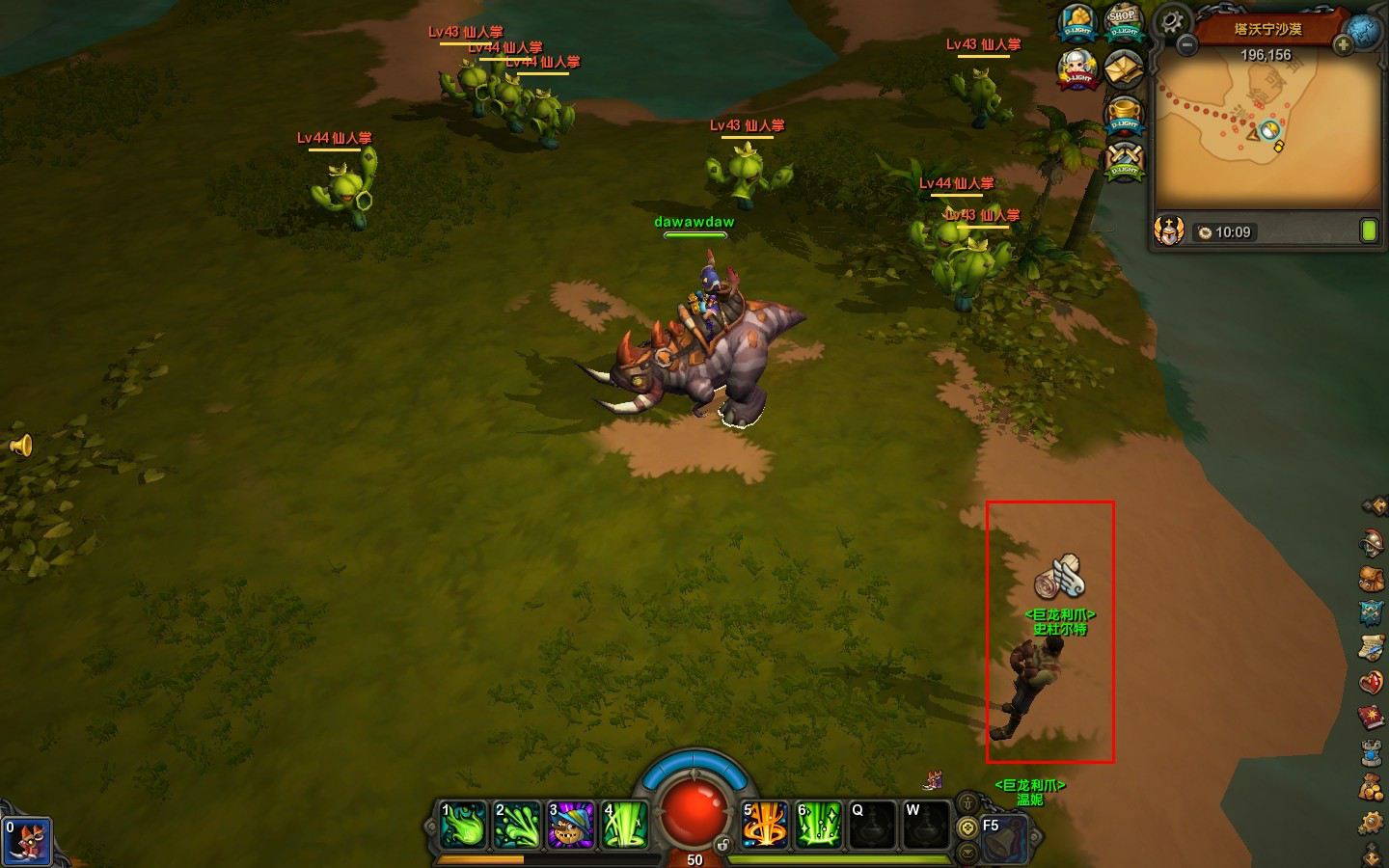Open the leather backpack inventory

point(1372,579)
